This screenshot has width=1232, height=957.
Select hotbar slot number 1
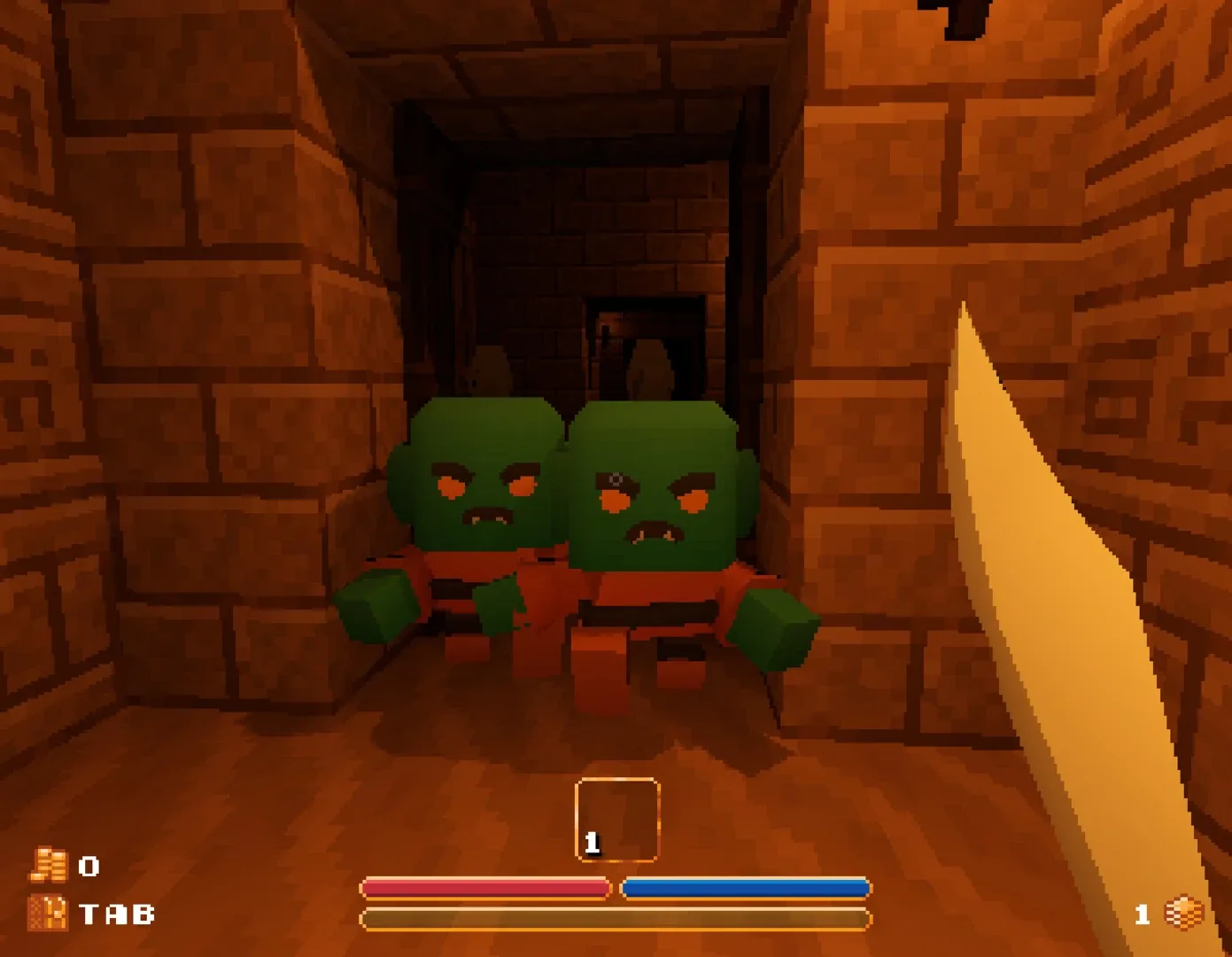point(617,815)
